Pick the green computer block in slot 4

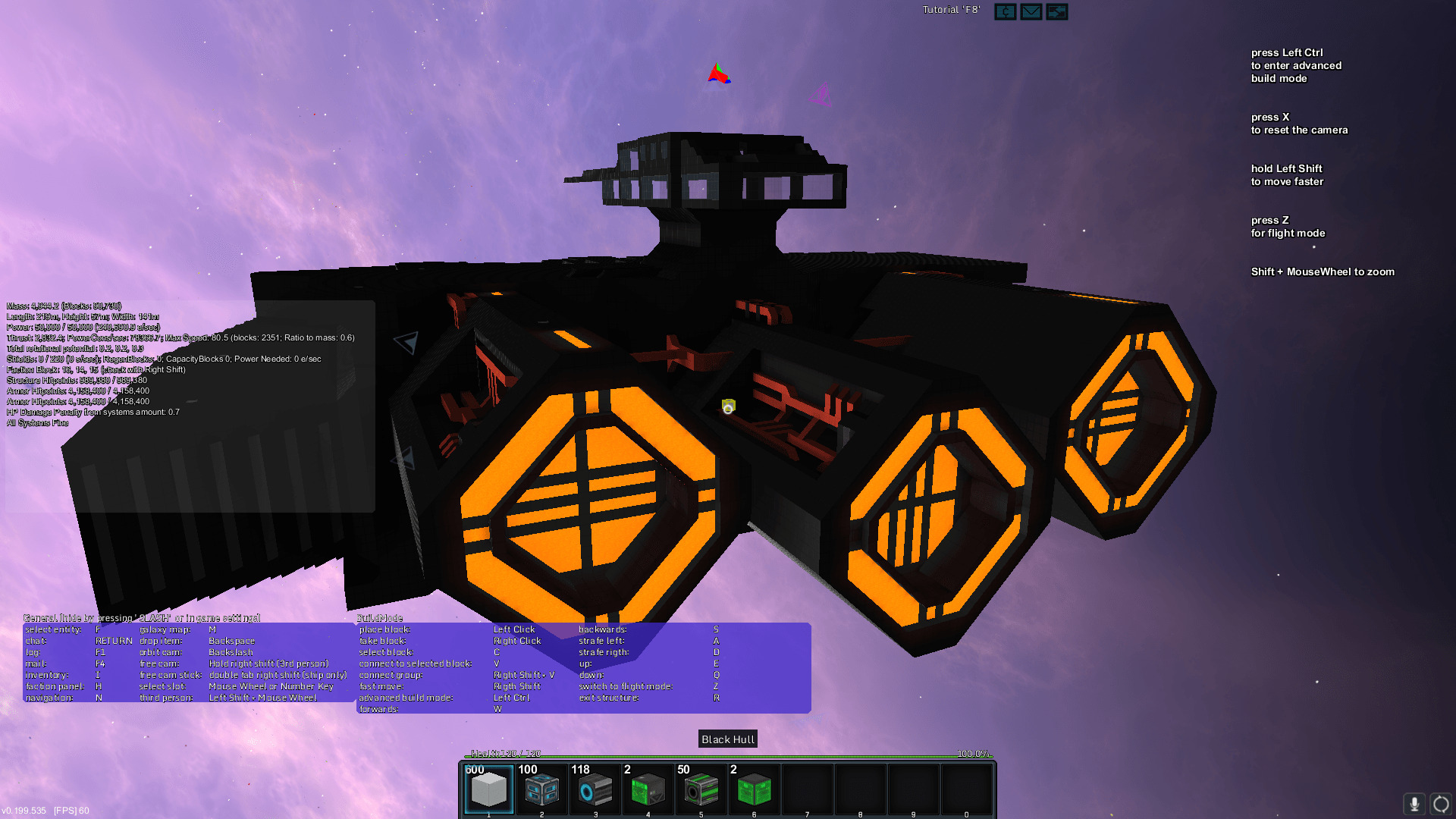coord(648,789)
